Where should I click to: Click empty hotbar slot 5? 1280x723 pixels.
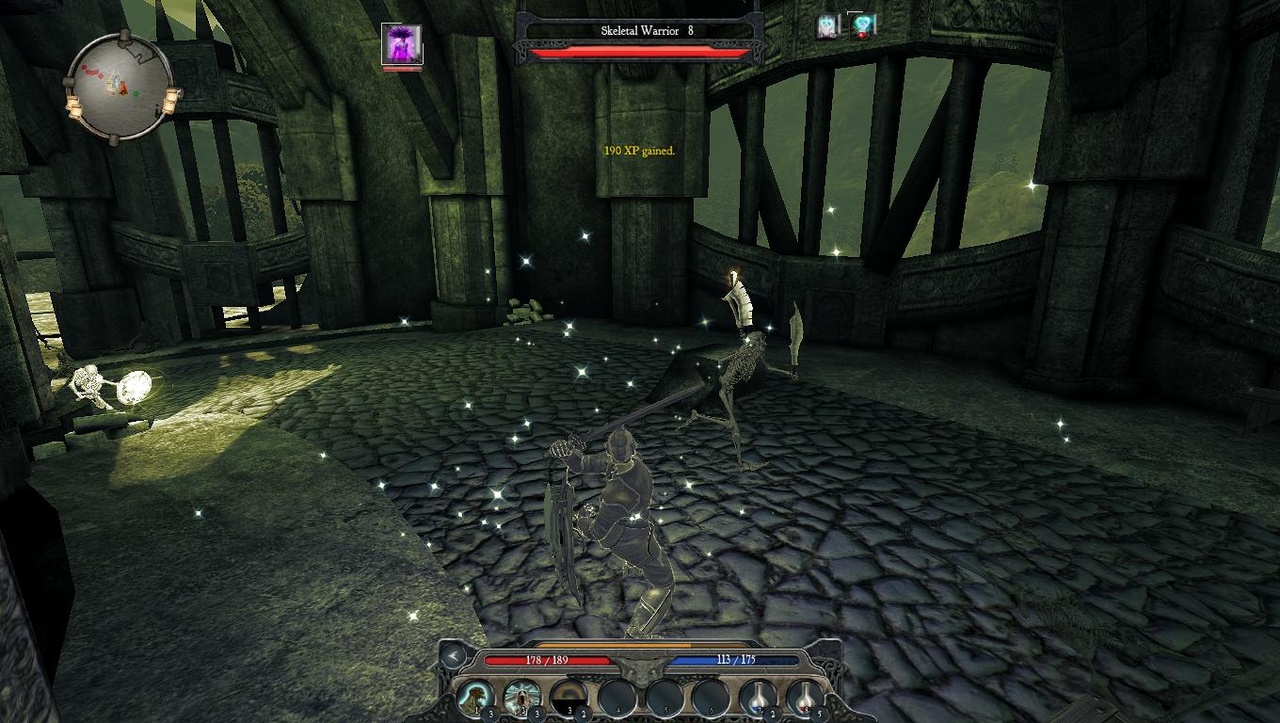click(665, 697)
